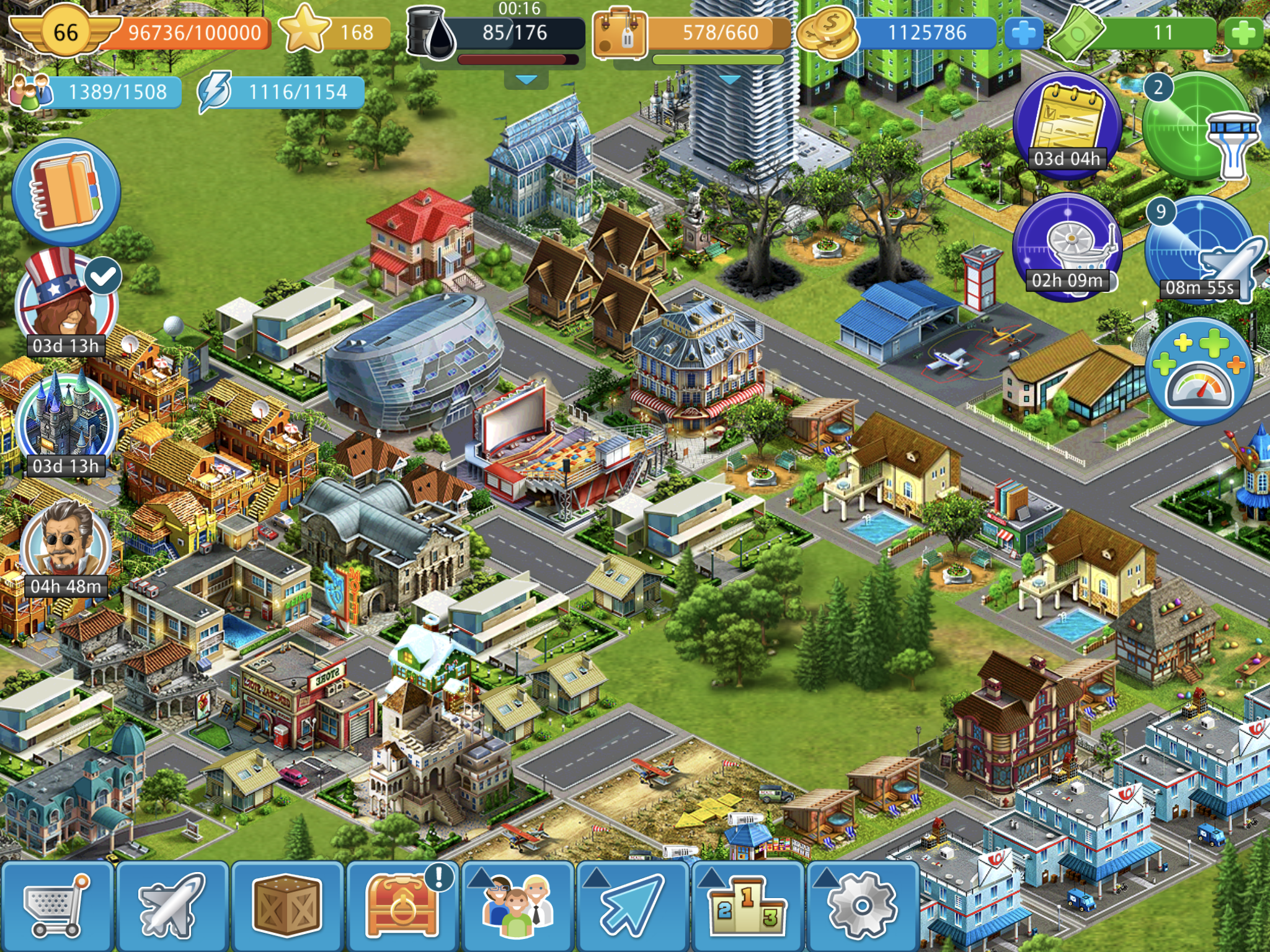Open the paper plane messages menu
The width and height of the screenshot is (1270, 952).
pyautogui.click(x=633, y=906)
